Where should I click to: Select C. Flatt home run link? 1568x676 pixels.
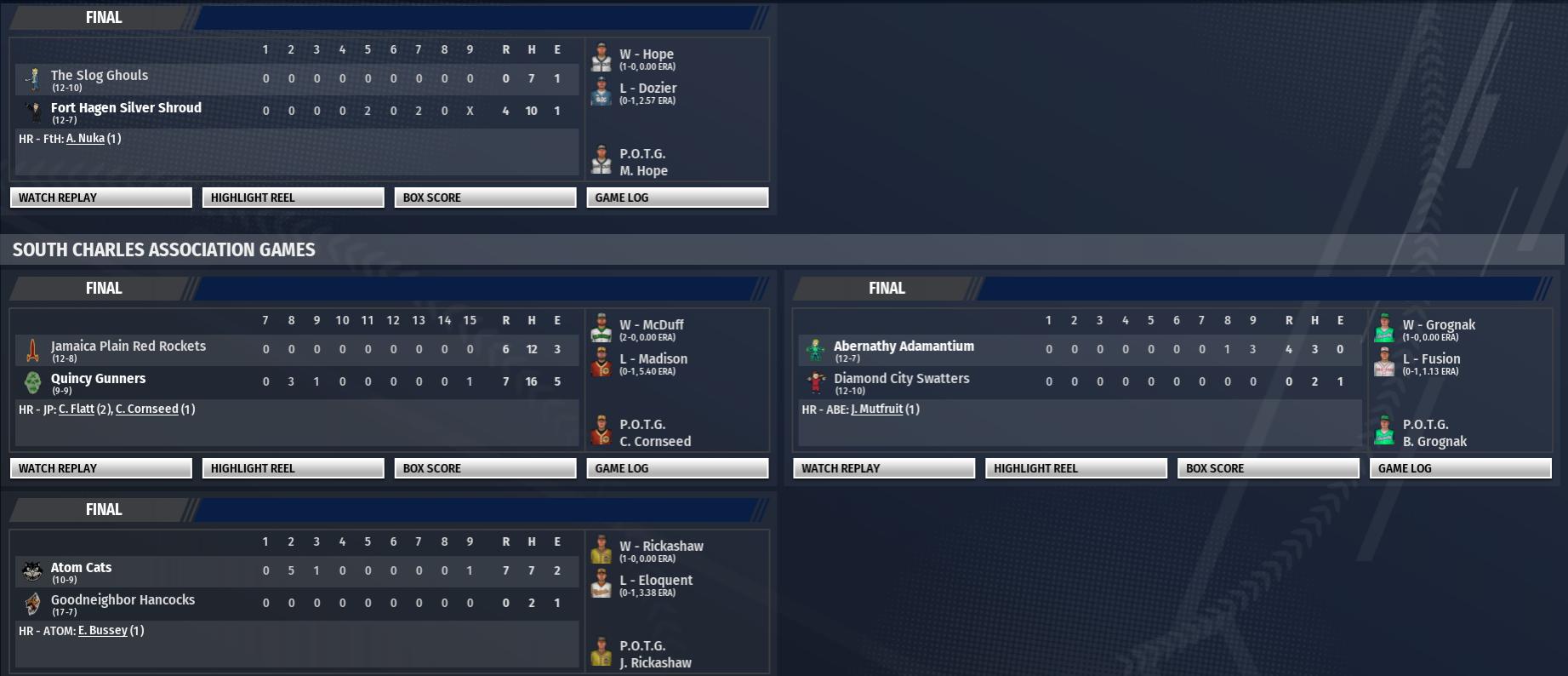[x=76, y=410]
